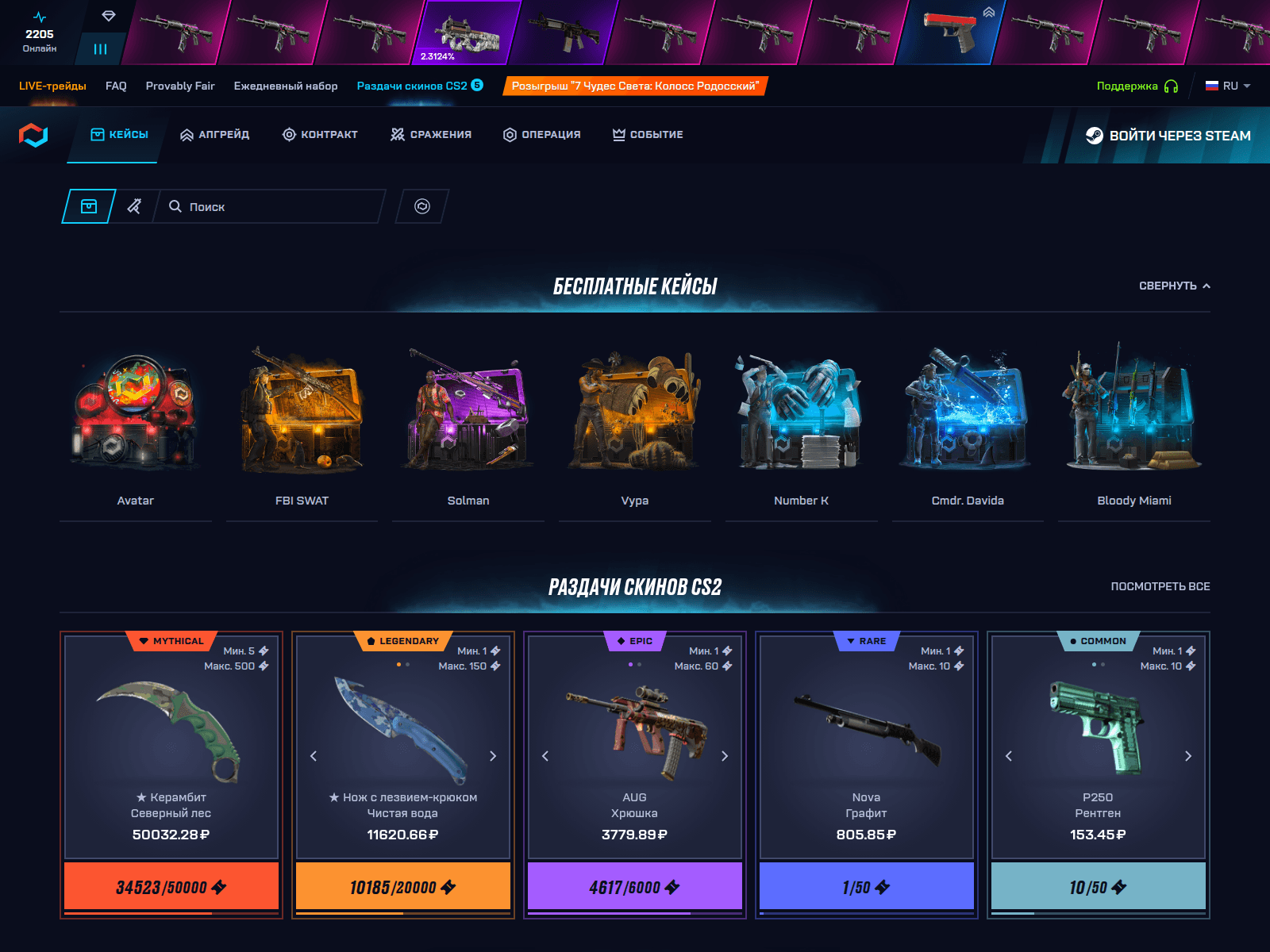Switch to the FAQ menu item

click(115, 86)
